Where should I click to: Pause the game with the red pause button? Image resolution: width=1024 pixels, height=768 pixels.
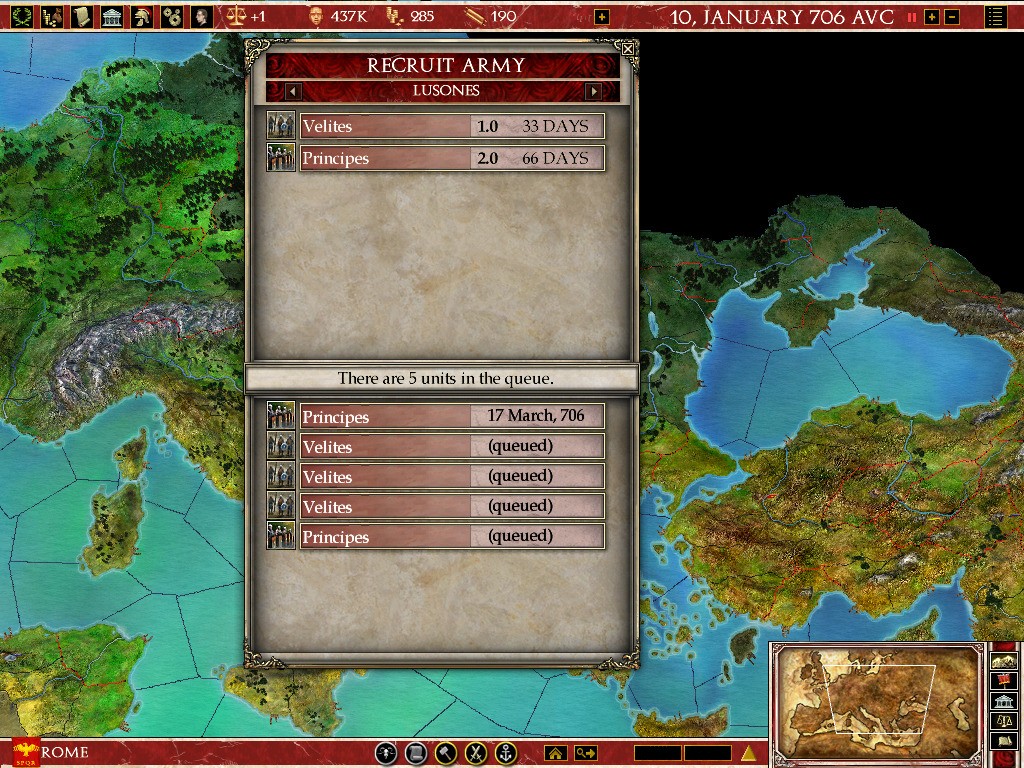point(912,17)
